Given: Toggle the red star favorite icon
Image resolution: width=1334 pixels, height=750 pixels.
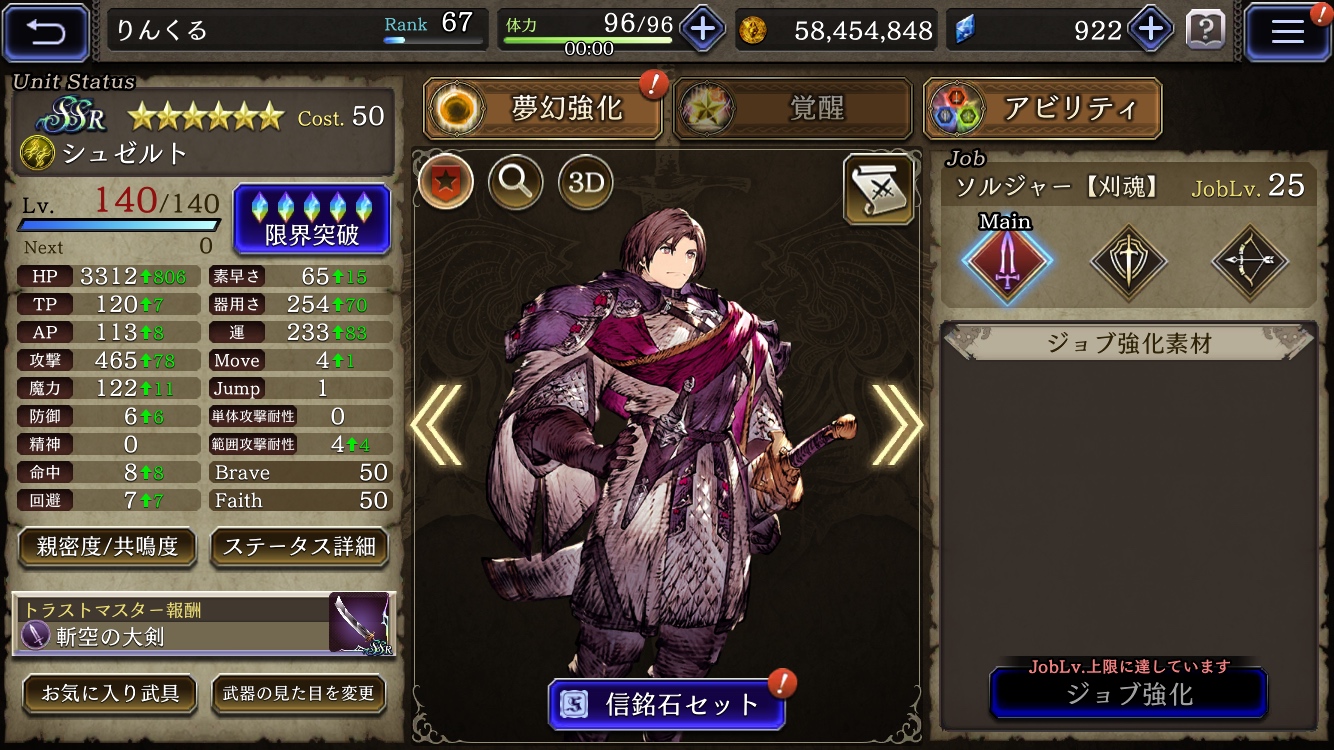Looking at the screenshot, I should point(446,182).
